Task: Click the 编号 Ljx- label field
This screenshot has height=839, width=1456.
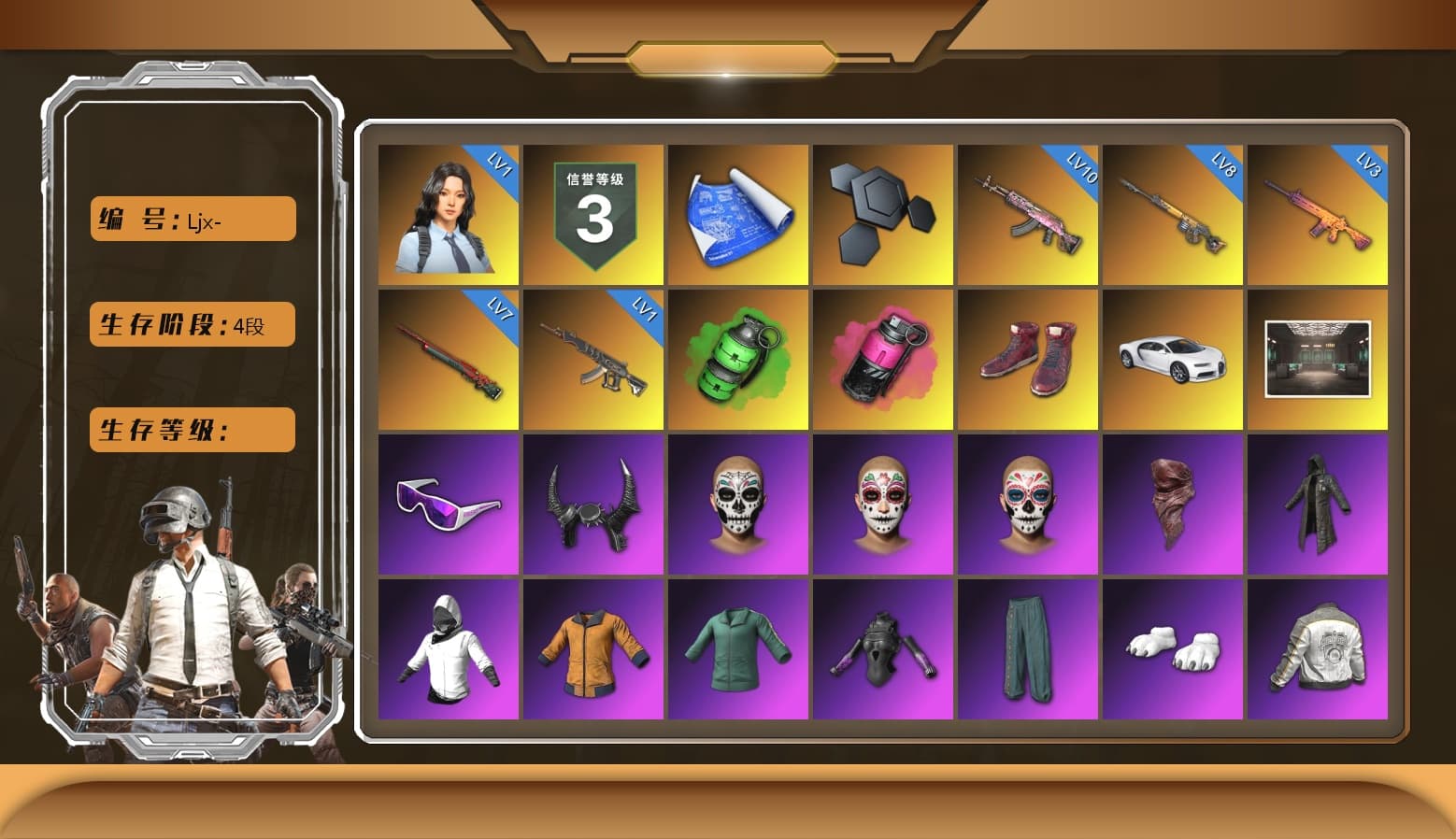Action: pyautogui.click(x=192, y=219)
